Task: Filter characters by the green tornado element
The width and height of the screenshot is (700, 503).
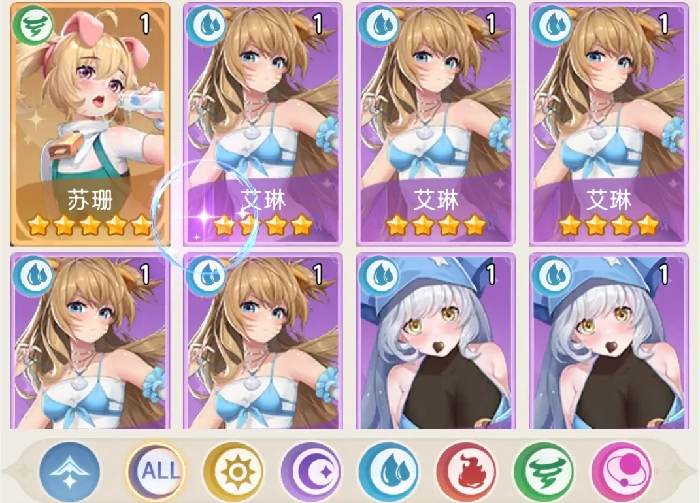Action: click(x=541, y=468)
